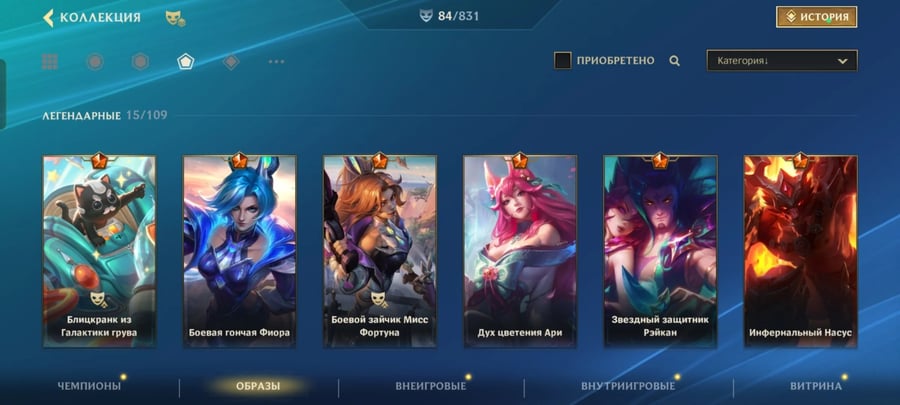
Task: Switch to the Чемпионы tab
Action: pyautogui.click(x=89, y=386)
